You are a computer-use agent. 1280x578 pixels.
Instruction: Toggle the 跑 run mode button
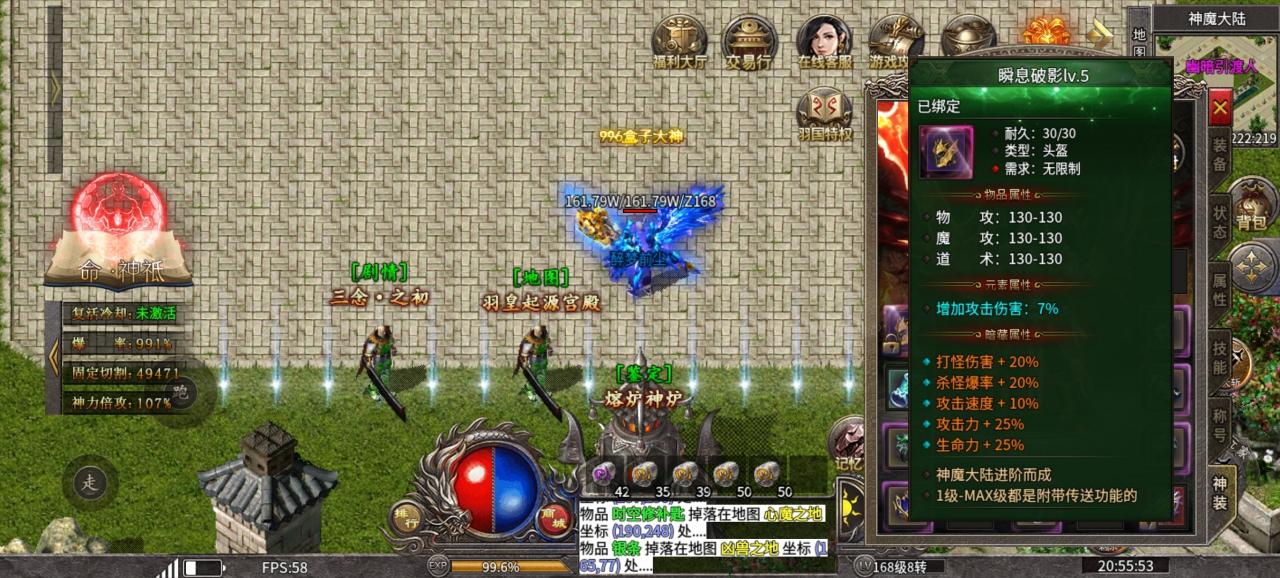(x=181, y=390)
